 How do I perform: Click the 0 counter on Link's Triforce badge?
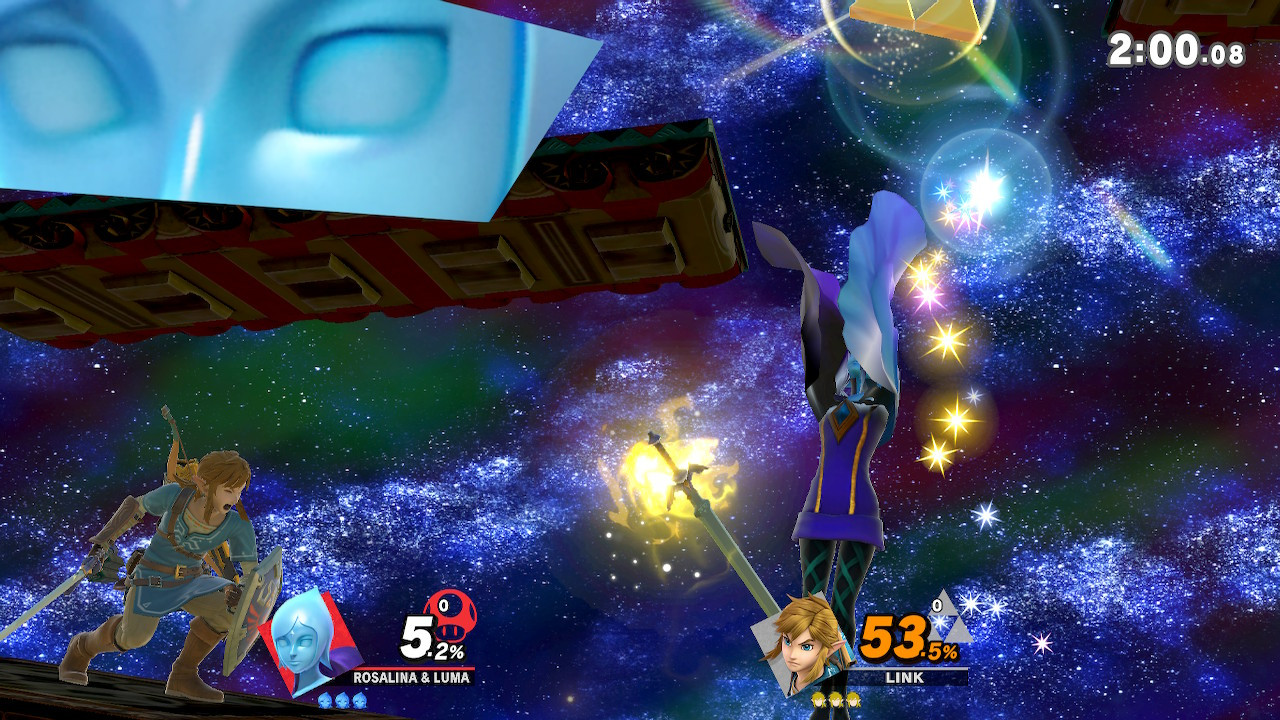(x=937, y=604)
